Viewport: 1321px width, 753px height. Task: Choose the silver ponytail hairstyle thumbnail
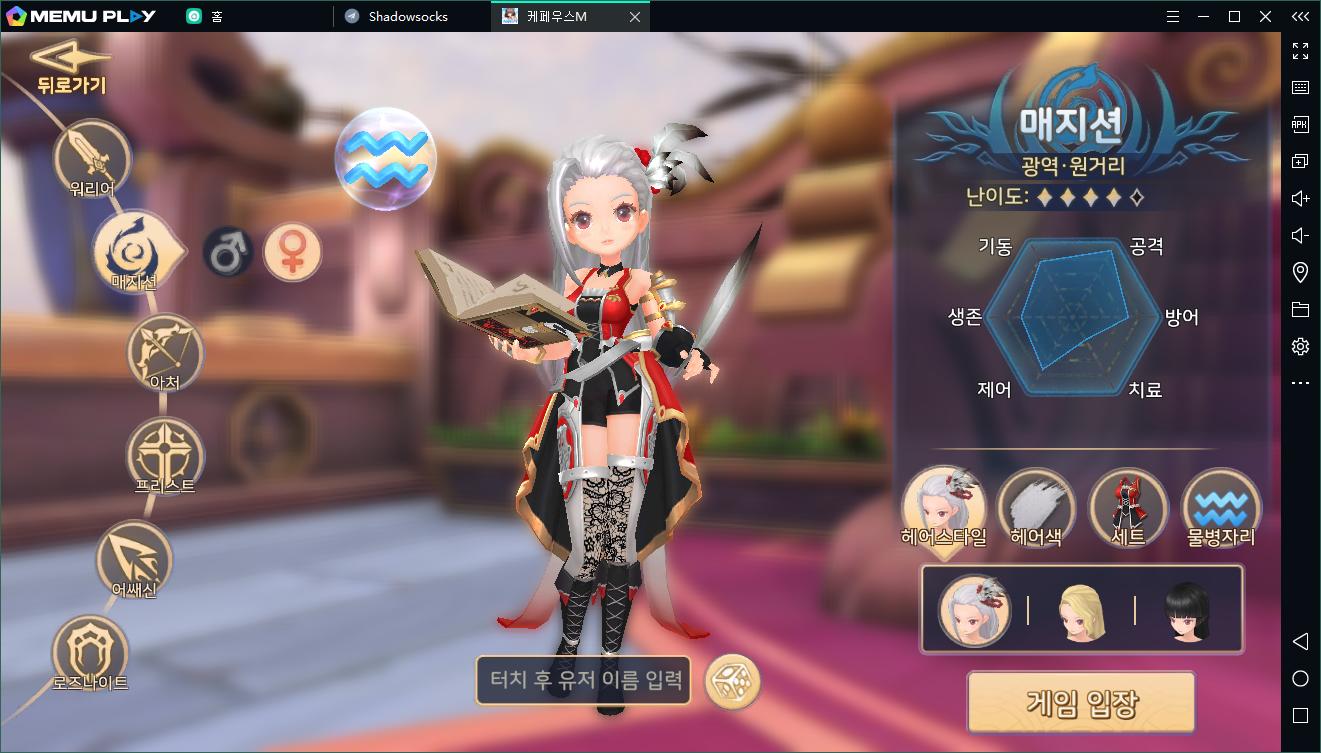pyautogui.click(x=974, y=609)
